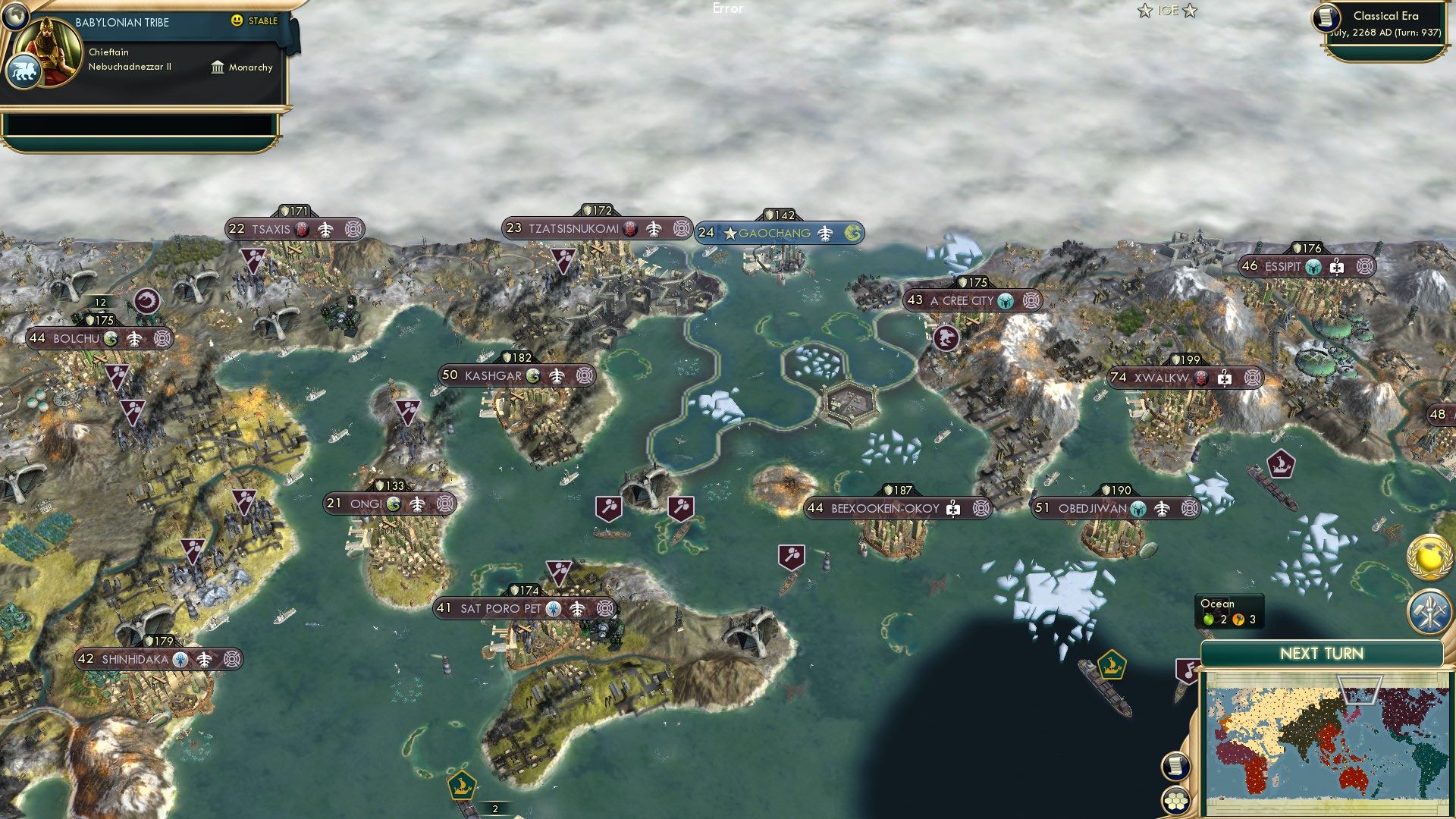Image resolution: width=1456 pixels, height=819 pixels.
Task: Click the globe icon above the leader portrait
Action: click(15, 17)
